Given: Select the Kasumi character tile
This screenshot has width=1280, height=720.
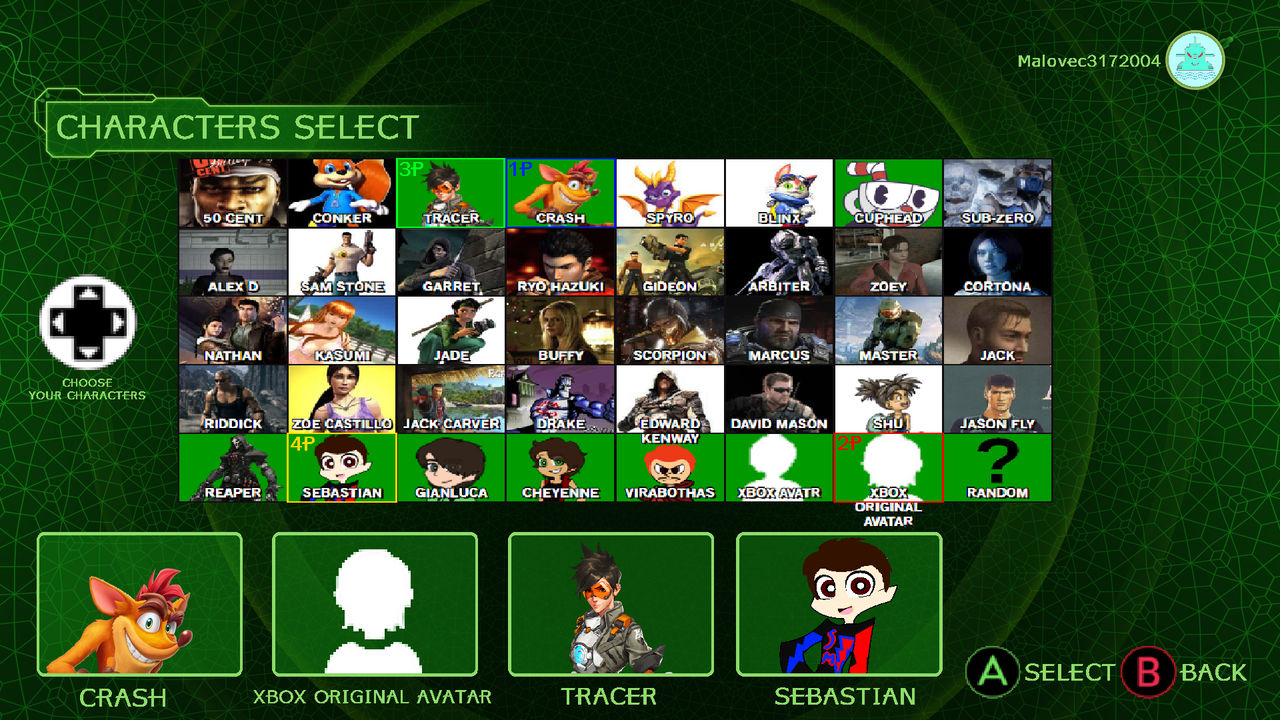Looking at the screenshot, I should [x=343, y=330].
